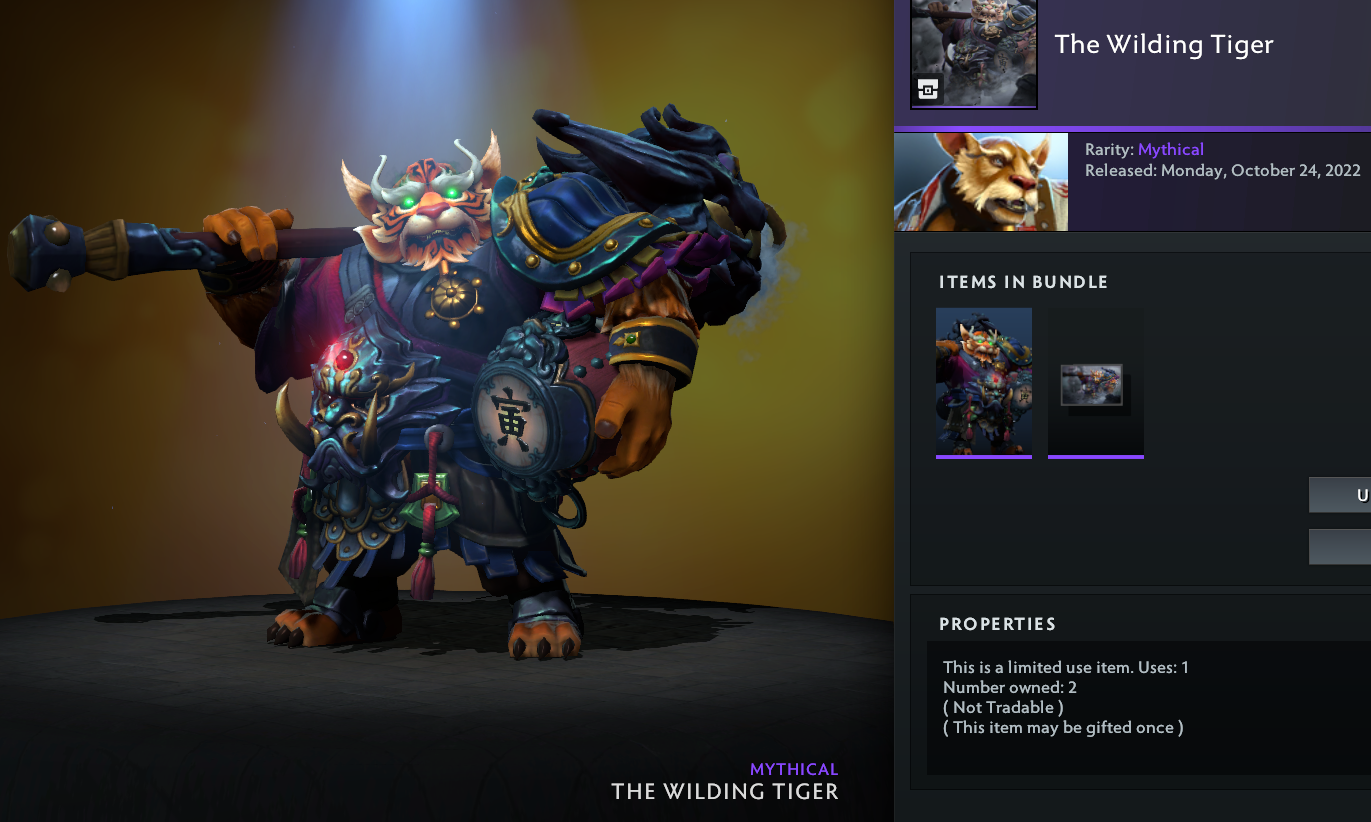Click the button starting with "U"

[1340, 495]
